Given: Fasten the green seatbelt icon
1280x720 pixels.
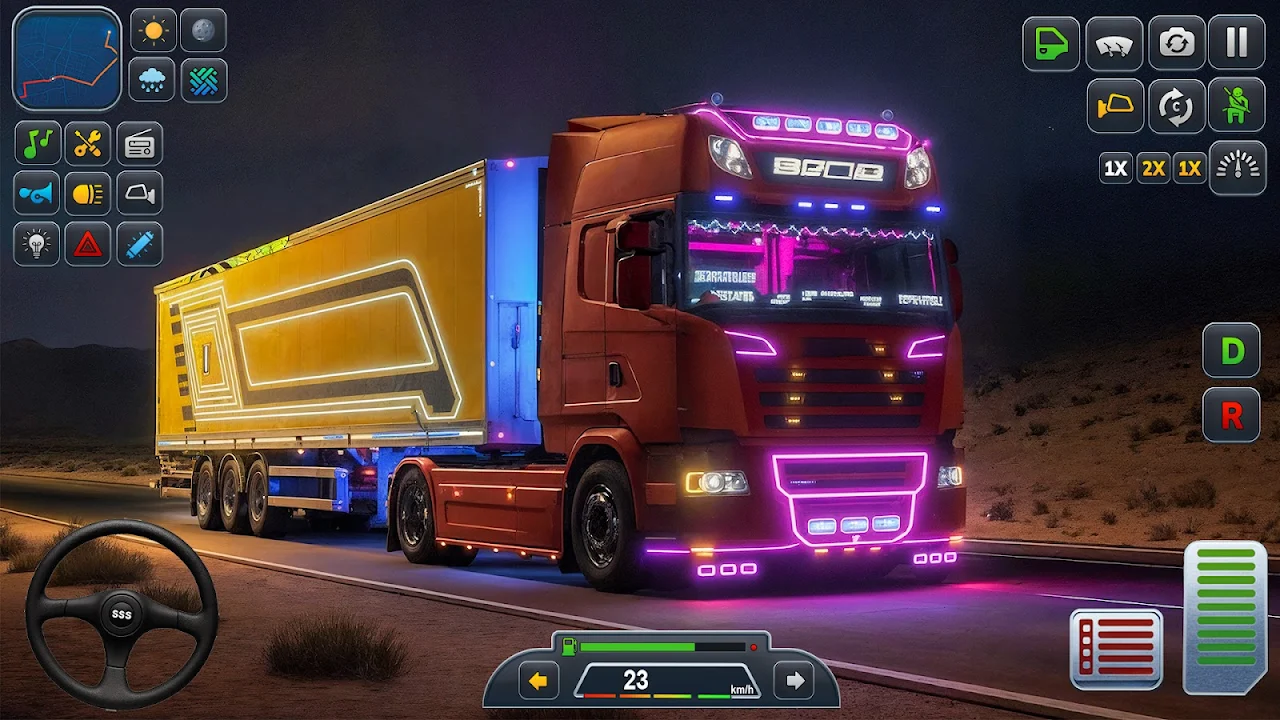Looking at the screenshot, I should pos(1237,105).
